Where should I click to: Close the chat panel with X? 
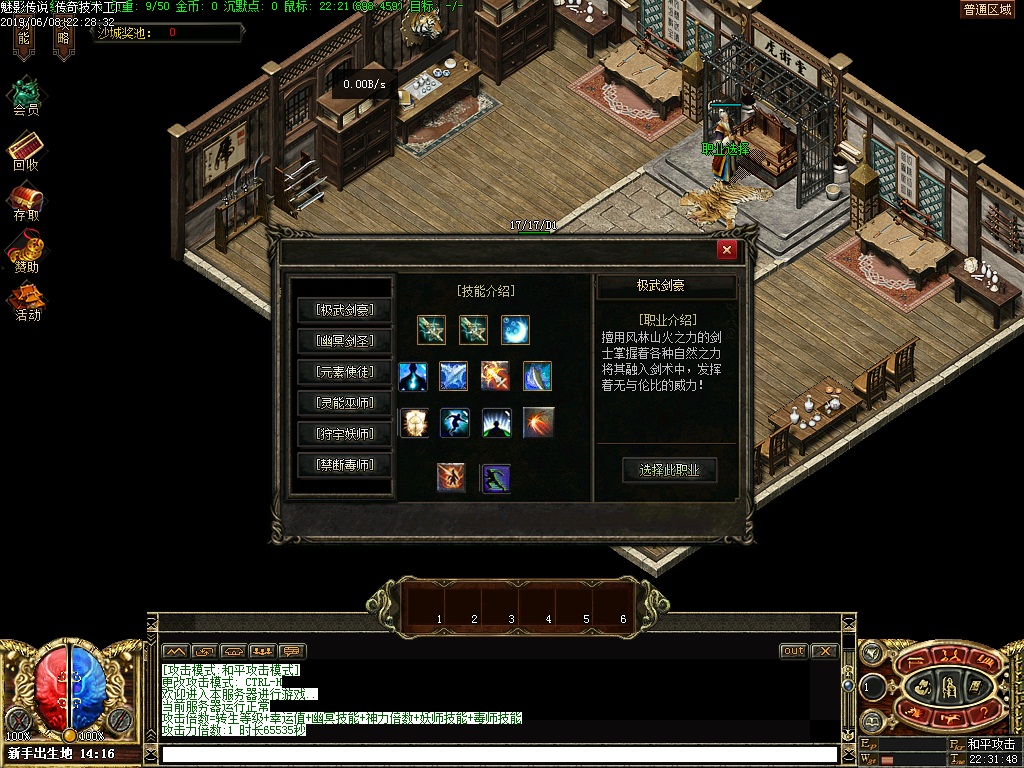click(823, 651)
